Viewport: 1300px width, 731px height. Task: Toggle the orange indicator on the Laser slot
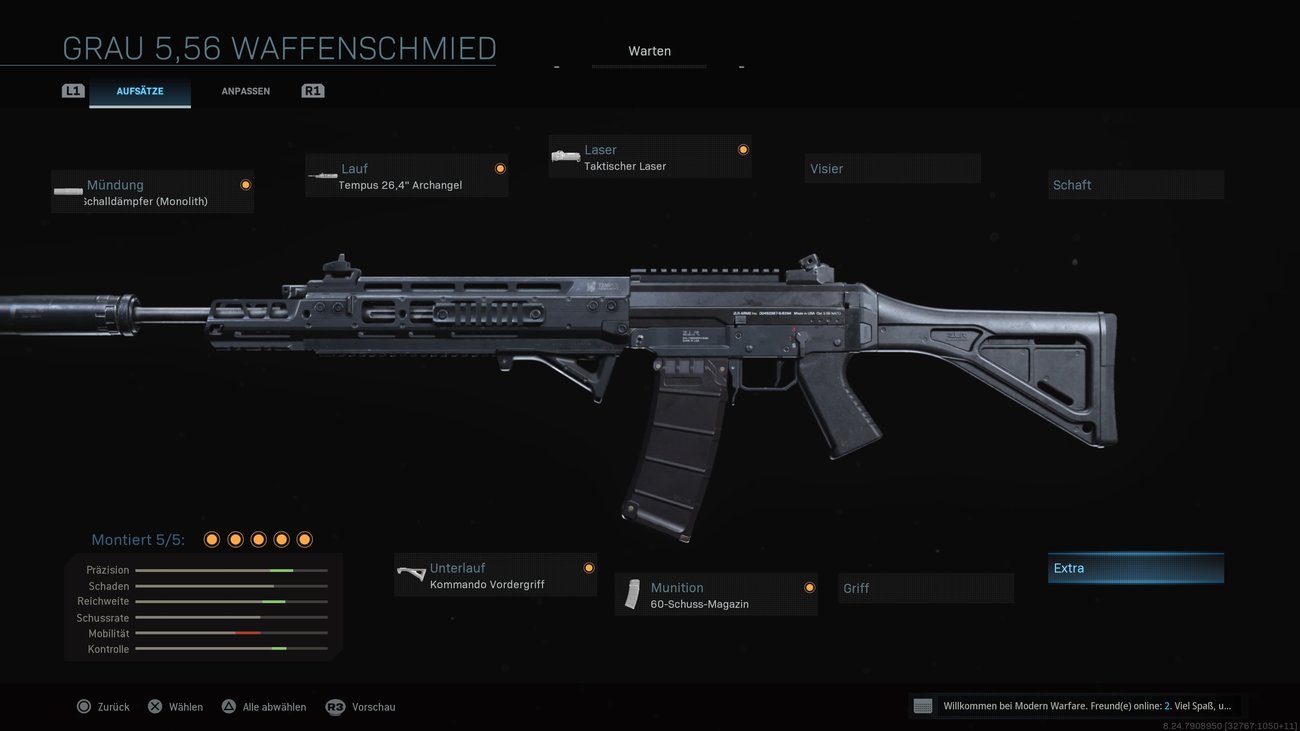tap(743, 149)
